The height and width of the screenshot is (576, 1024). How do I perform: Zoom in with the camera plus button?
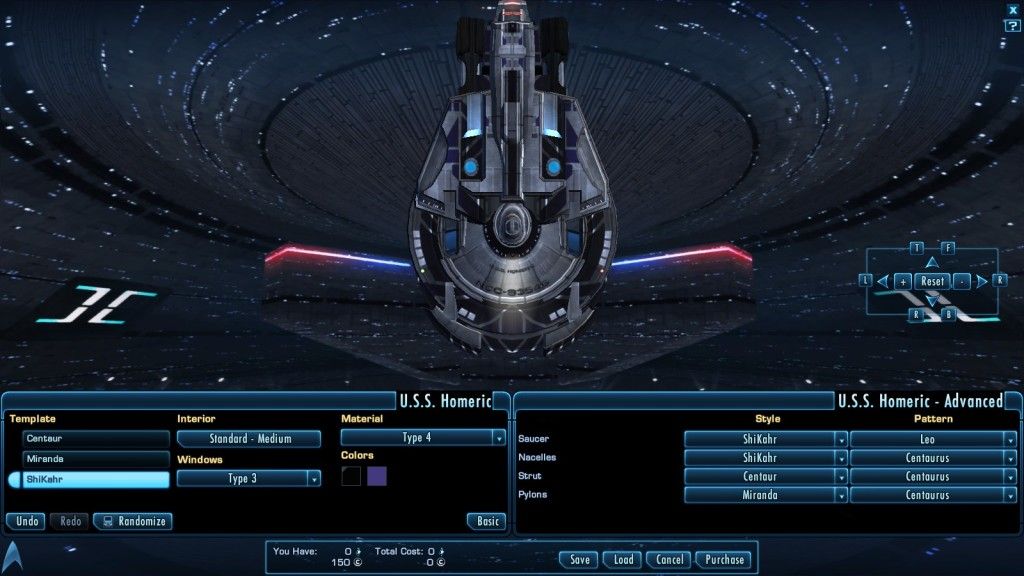[903, 282]
